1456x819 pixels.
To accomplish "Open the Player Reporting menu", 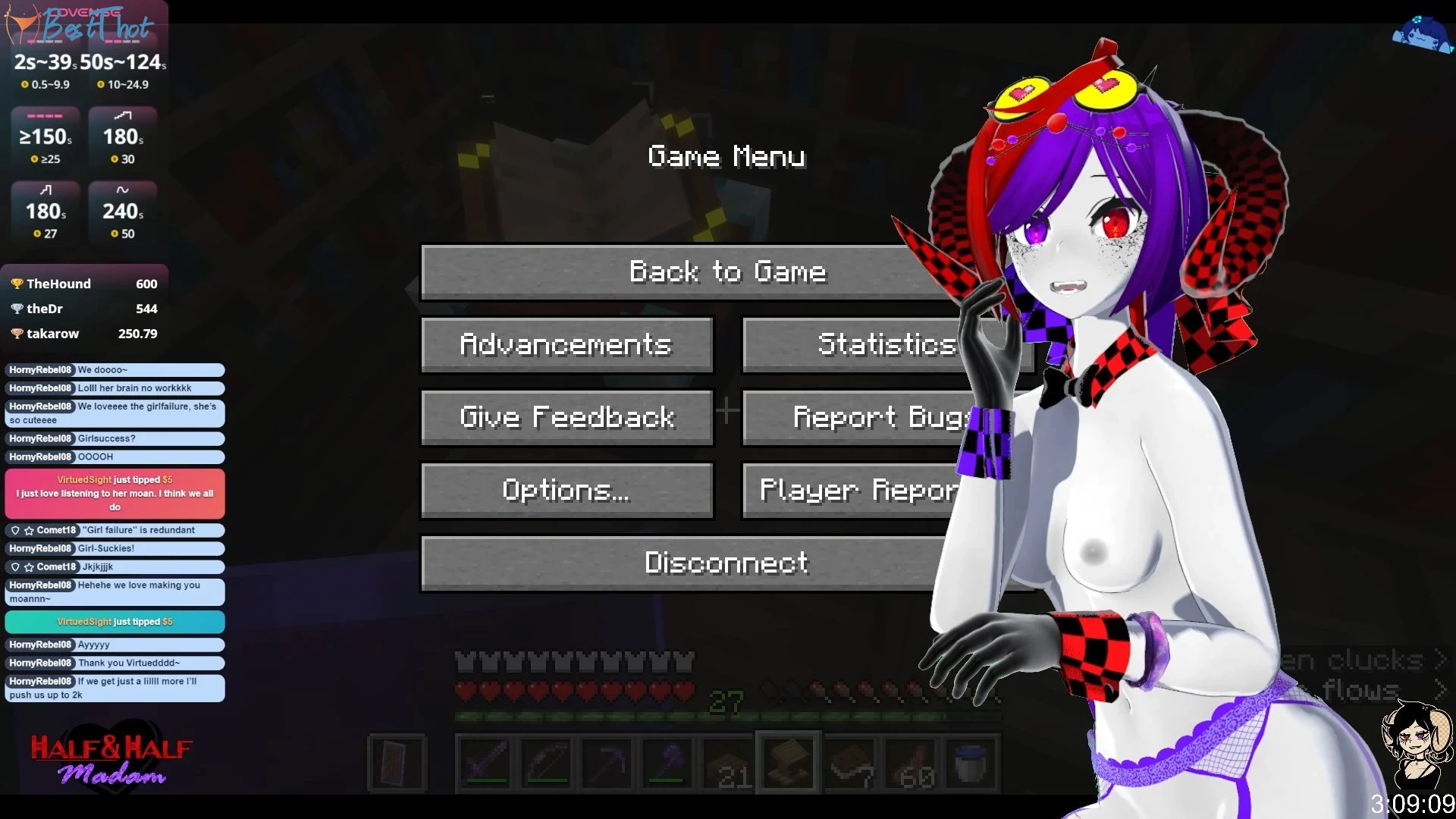I will (x=849, y=491).
